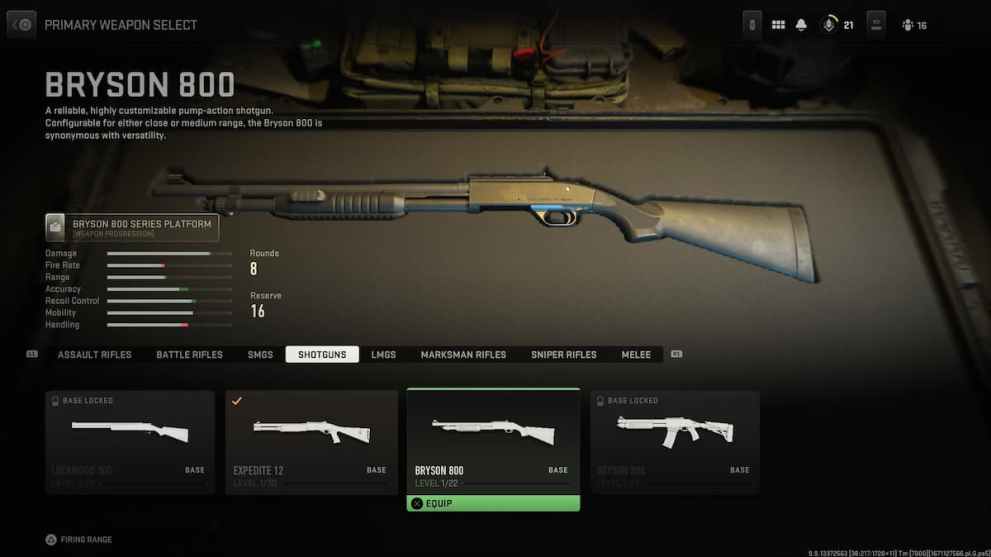Open the social friends icon showing 16

[913, 25]
